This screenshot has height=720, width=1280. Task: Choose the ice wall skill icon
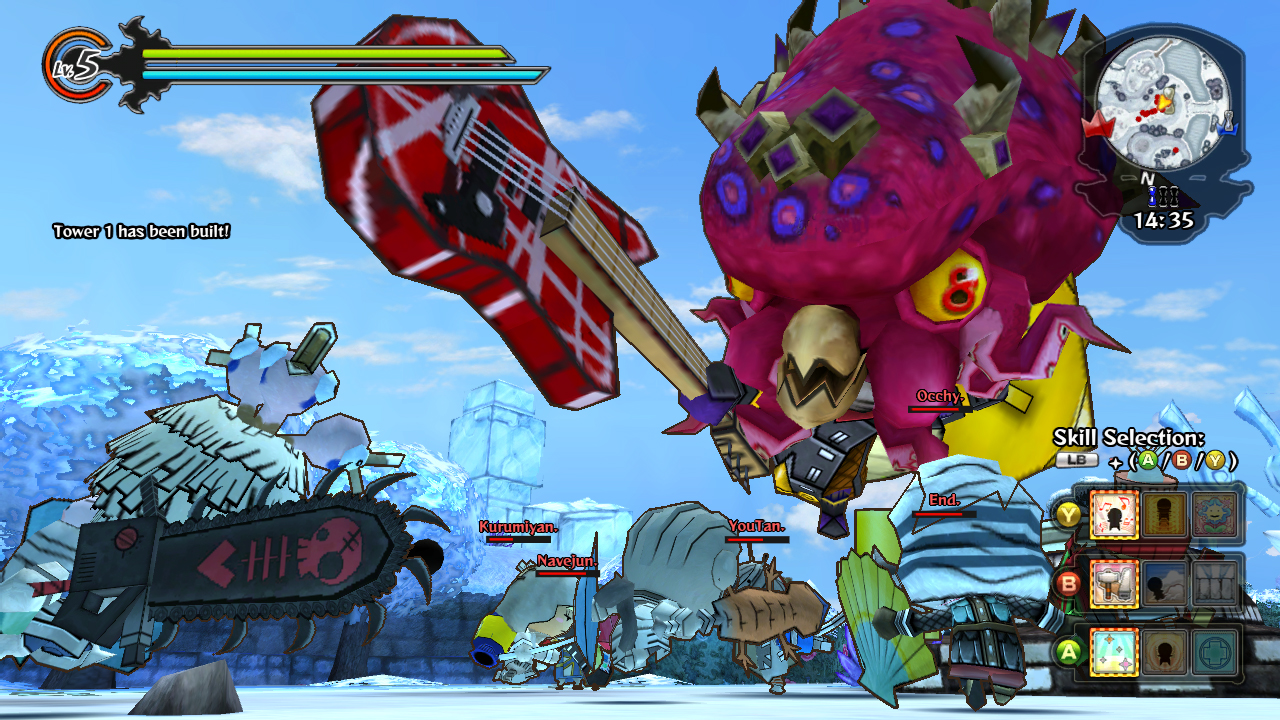[x=1215, y=583]
